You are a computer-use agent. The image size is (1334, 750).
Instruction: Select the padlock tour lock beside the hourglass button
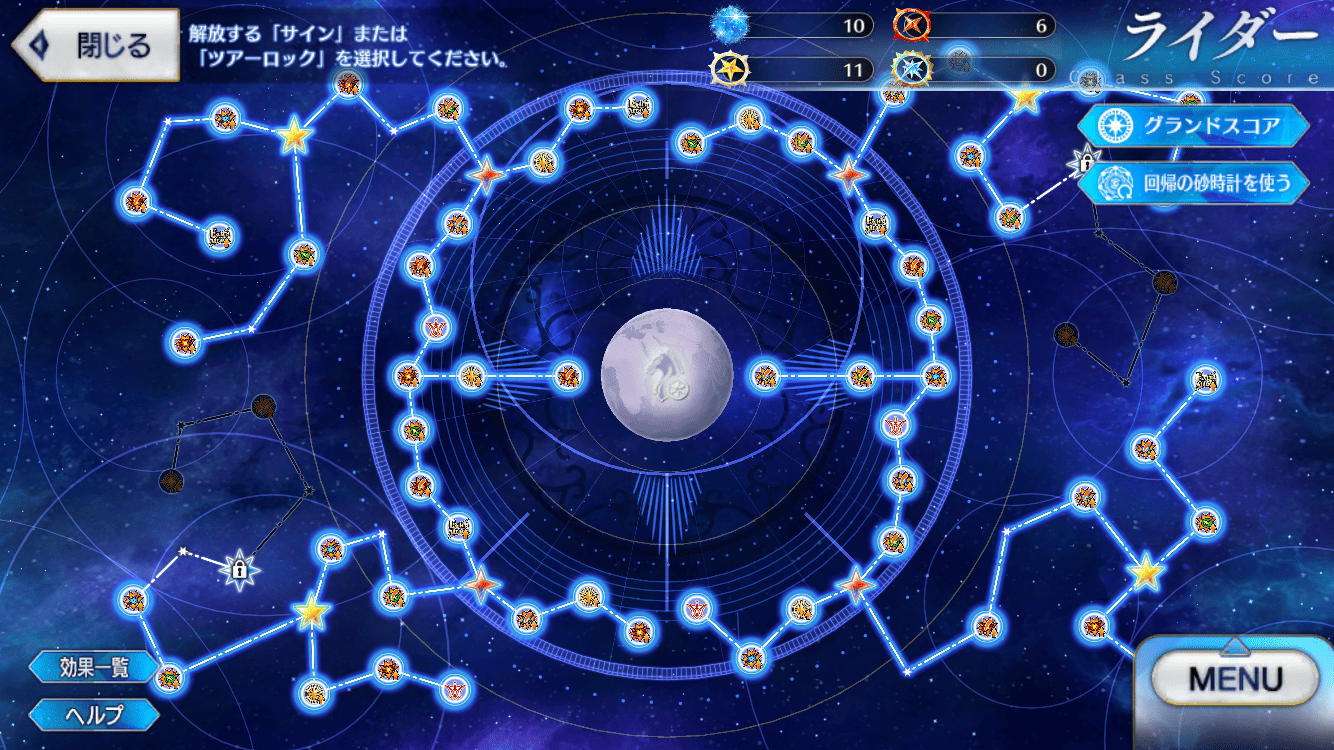tap(1084, 160)
